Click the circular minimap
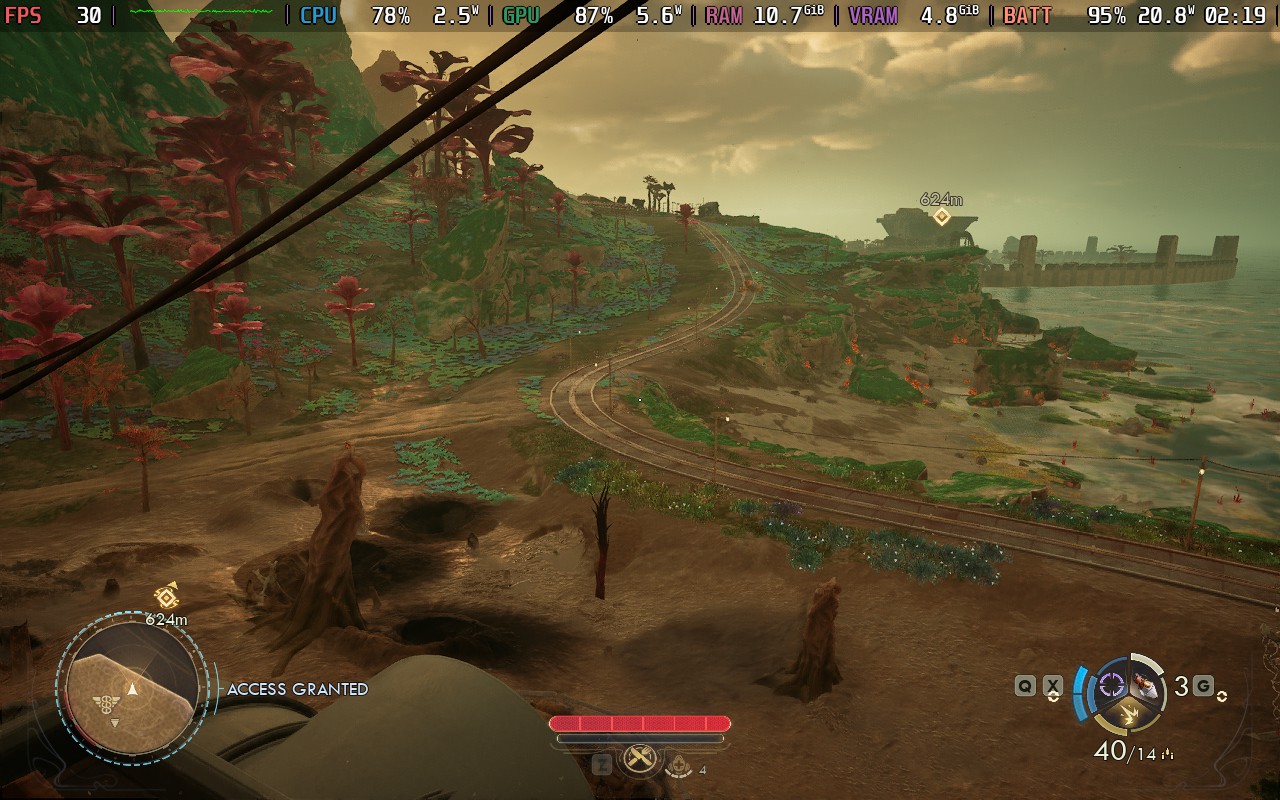This screenshot has width=1280, height=800. pyautogui.click(x=131, y=690)
